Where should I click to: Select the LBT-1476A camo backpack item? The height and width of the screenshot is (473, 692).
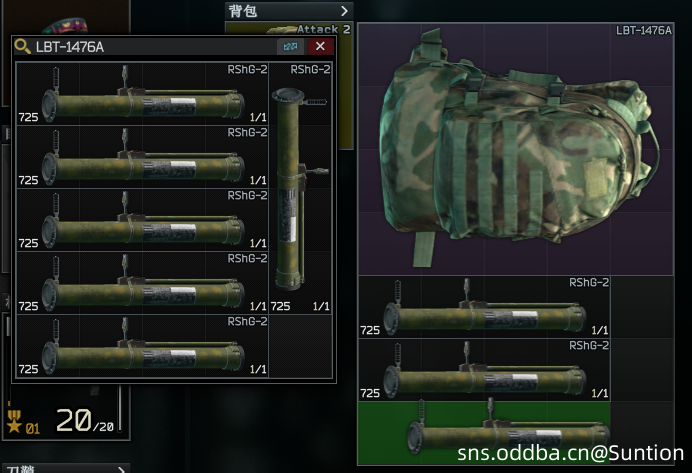515,150
